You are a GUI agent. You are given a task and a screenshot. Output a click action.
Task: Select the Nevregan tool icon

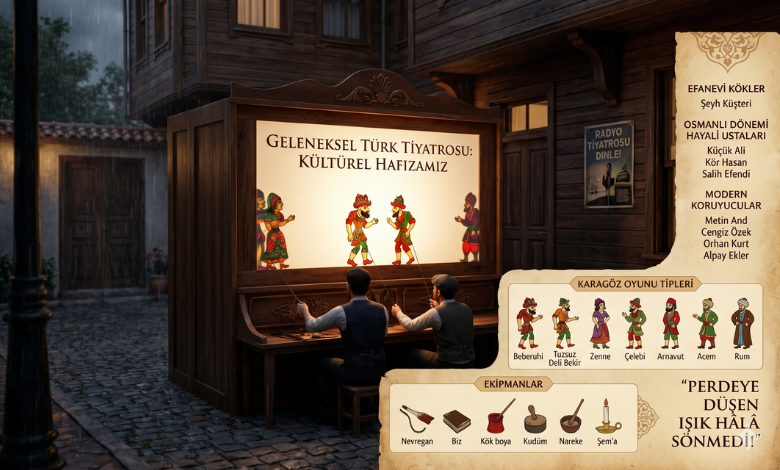(x=416, y=418)
